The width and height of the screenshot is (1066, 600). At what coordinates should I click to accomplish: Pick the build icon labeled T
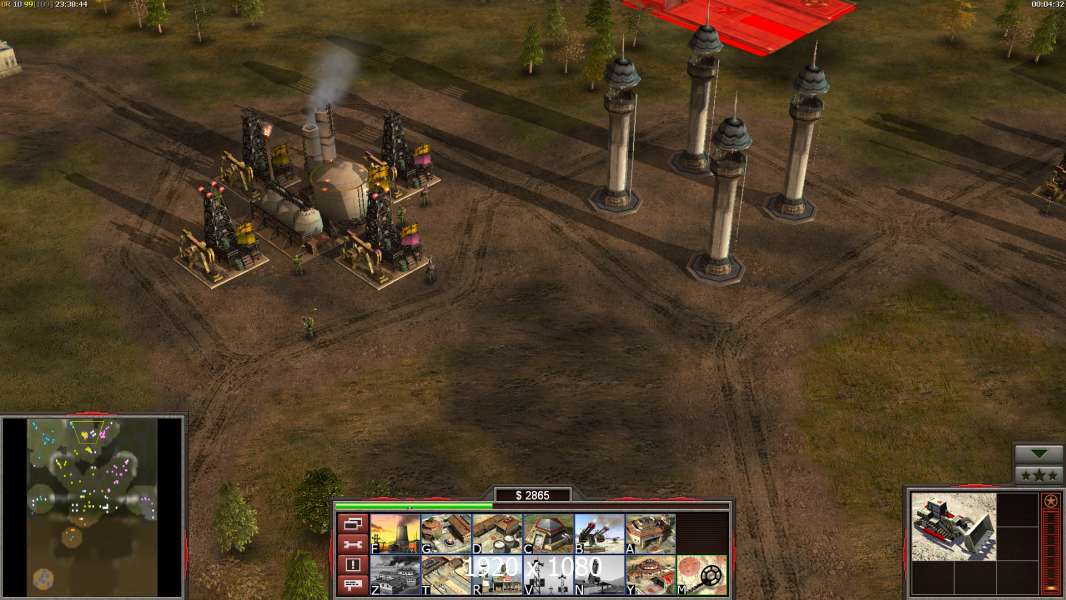coord(446,575)
